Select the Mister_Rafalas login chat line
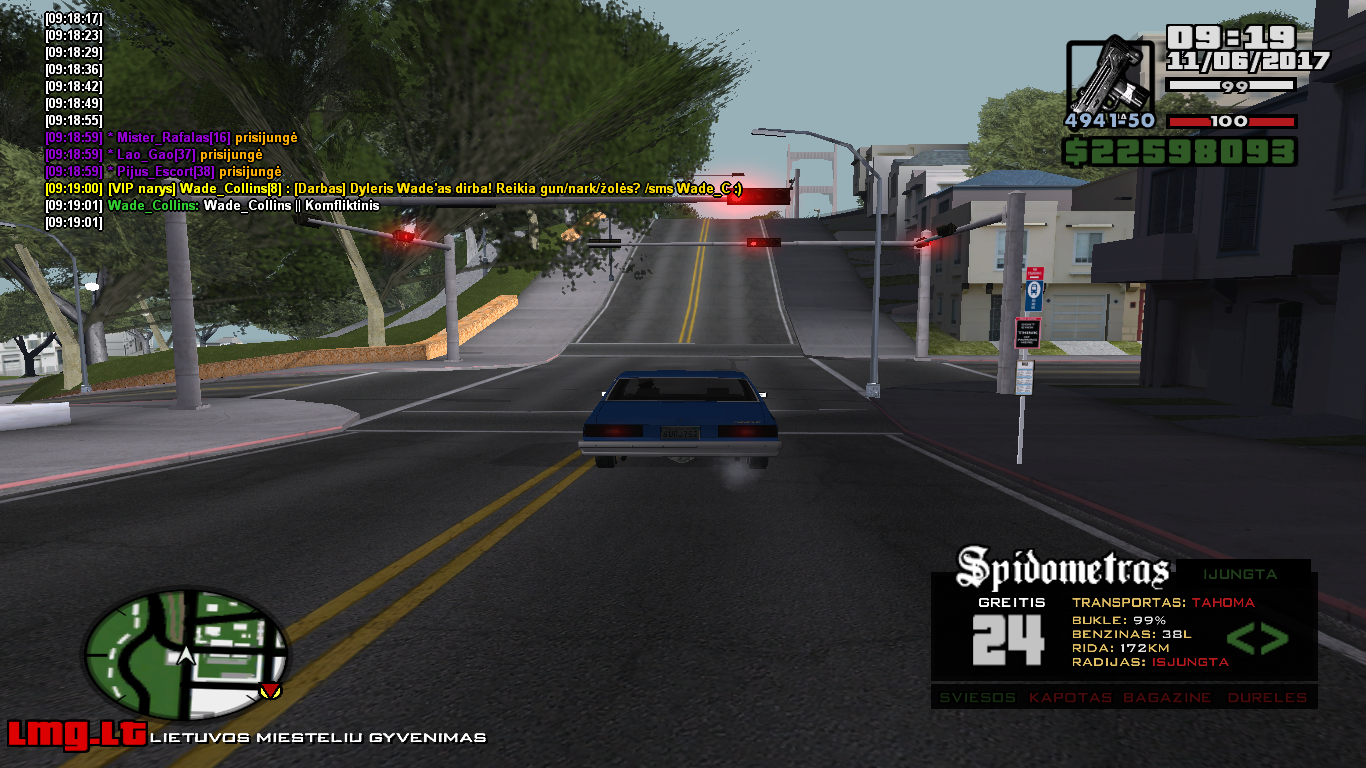The height and width of the screenshot is (768, 1366). (x=171, y=137)
